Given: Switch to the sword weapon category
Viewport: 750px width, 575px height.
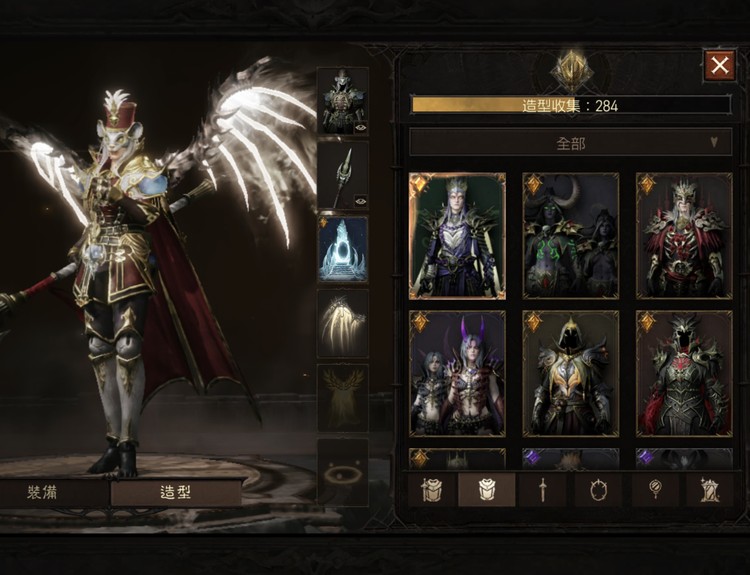Looking at the screenshot, I should pos(543,490).
